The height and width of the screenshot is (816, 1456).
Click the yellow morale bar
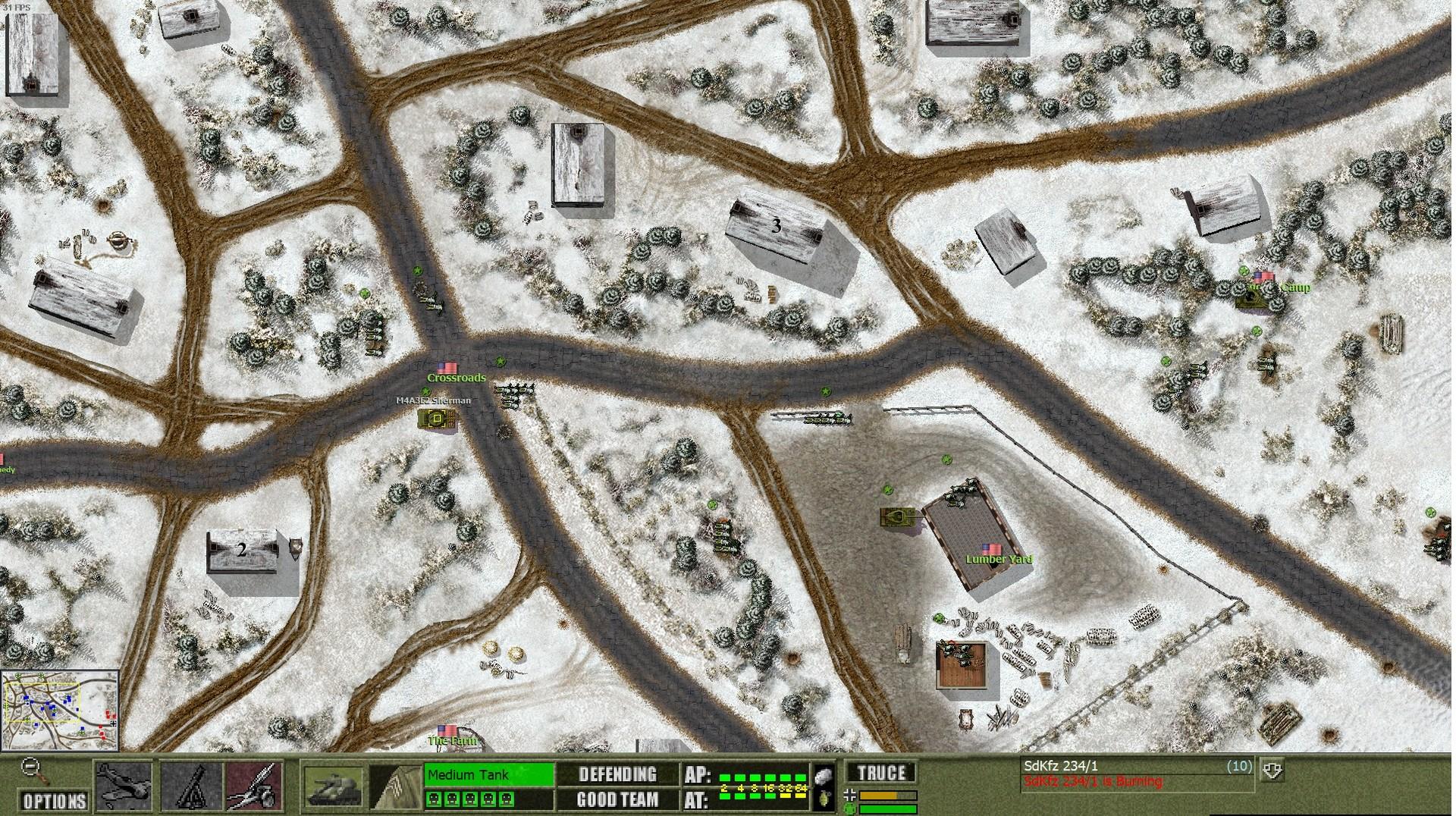point(887,796)
